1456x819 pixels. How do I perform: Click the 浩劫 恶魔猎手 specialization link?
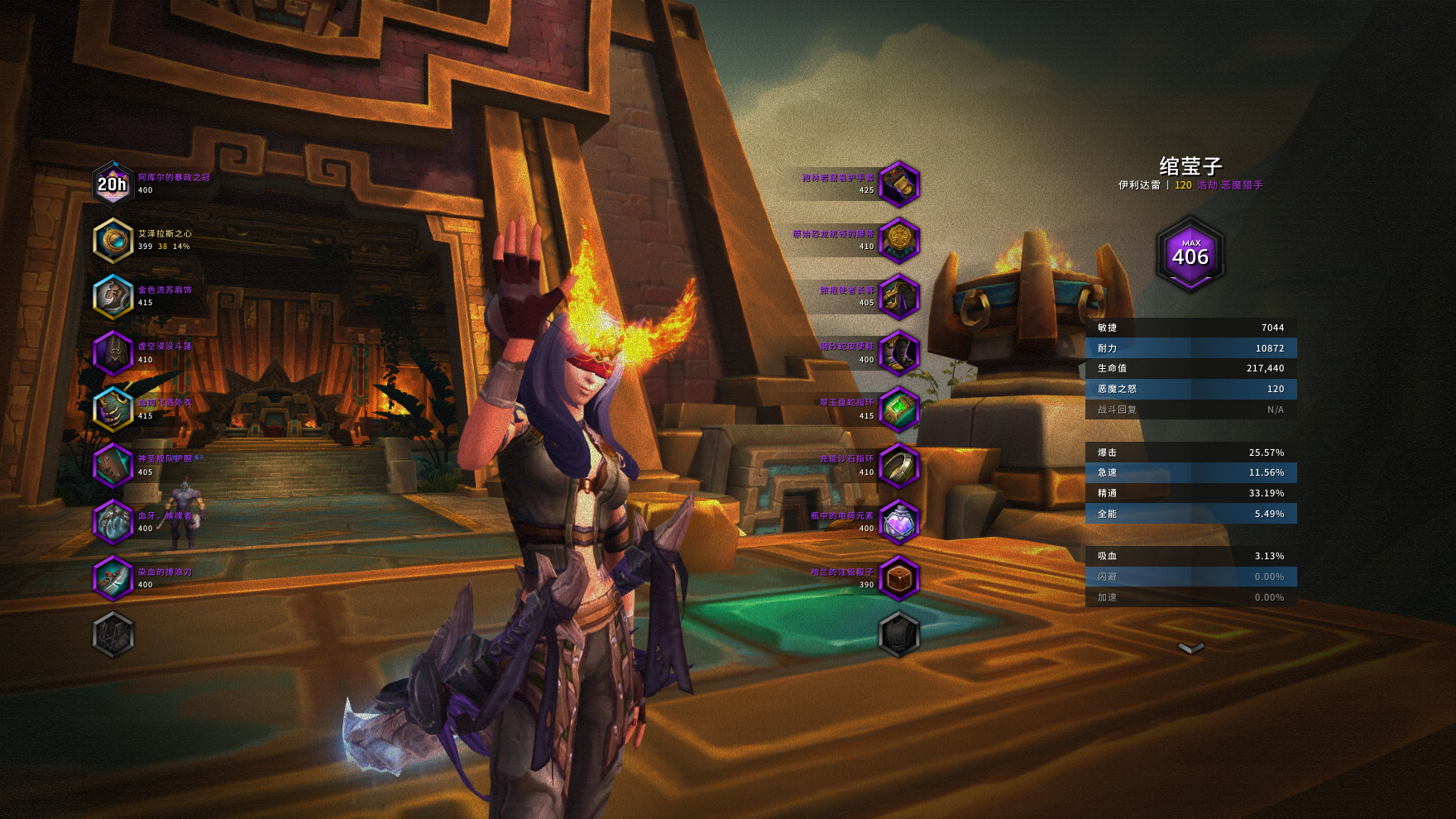pyautogui.click(x=1229, y=185)
